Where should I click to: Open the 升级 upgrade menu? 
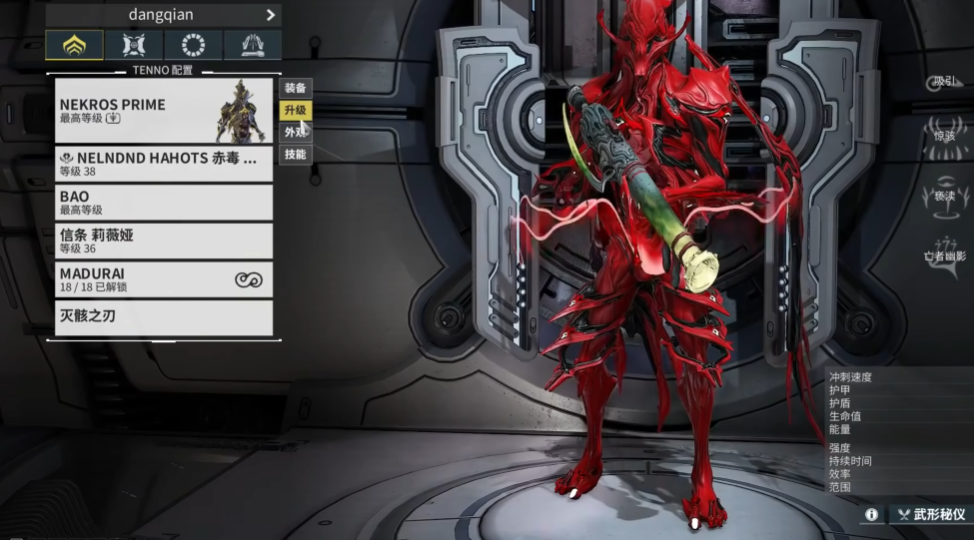[295, 110]
